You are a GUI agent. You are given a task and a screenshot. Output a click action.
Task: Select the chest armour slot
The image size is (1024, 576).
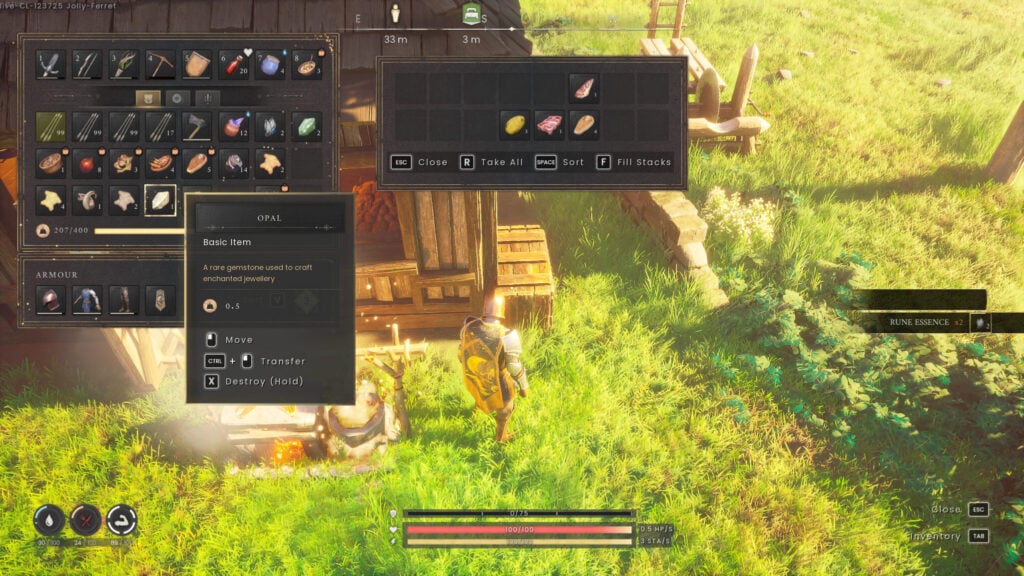pyautogui.click(x=87, y=299)
